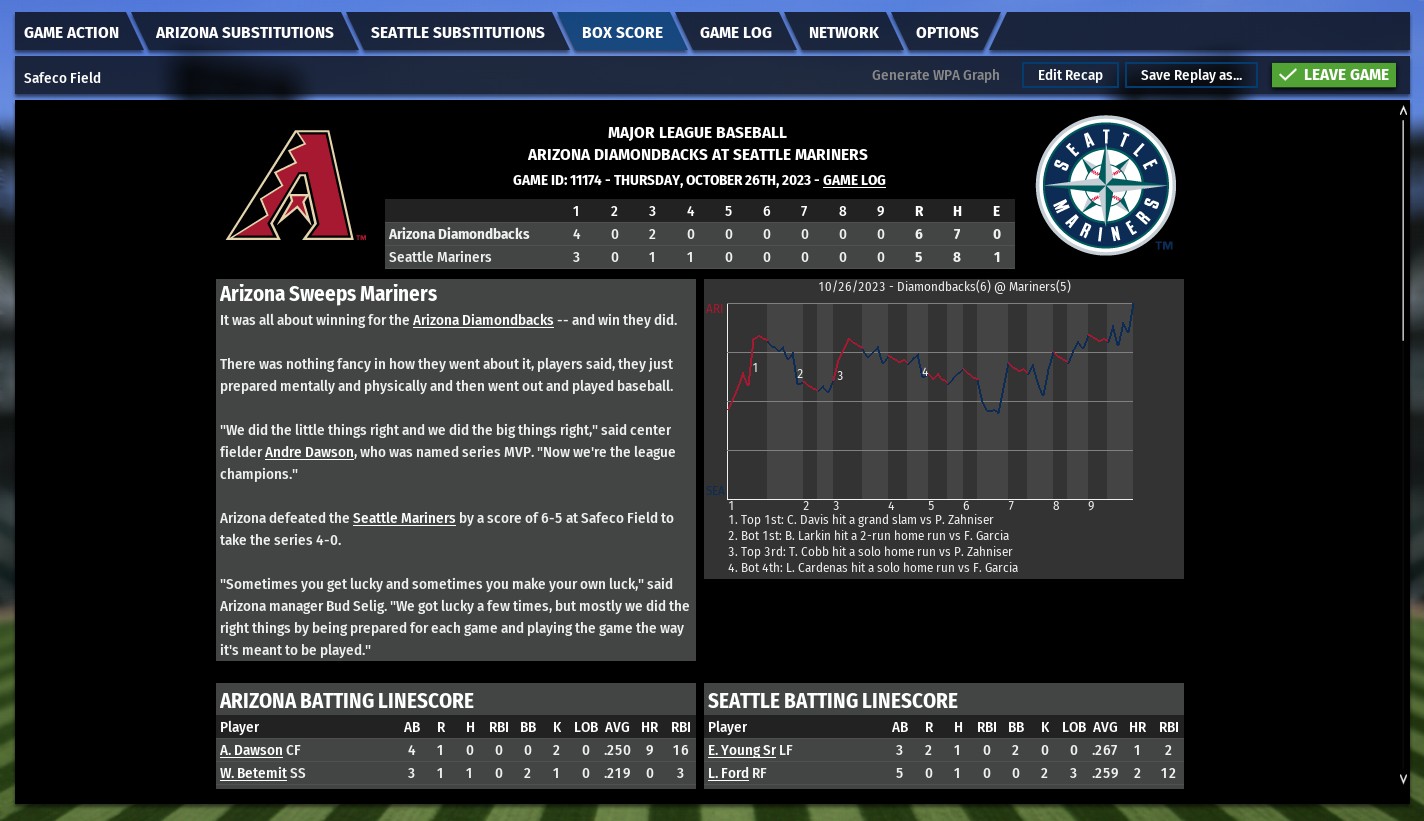Click the underlined GAME LOG link
The height and width of the screenshot is (821, 1424).
click(x=854, y=181)
